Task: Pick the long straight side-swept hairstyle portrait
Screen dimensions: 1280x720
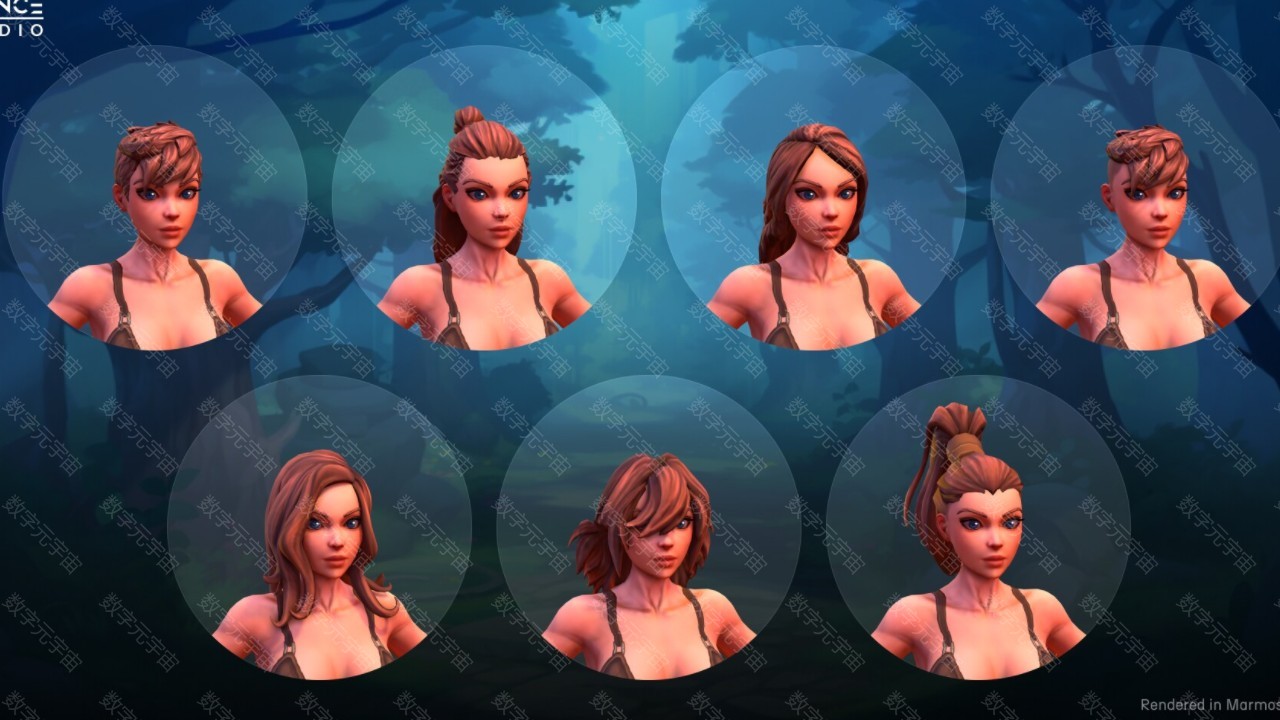Action: point(813,198)
